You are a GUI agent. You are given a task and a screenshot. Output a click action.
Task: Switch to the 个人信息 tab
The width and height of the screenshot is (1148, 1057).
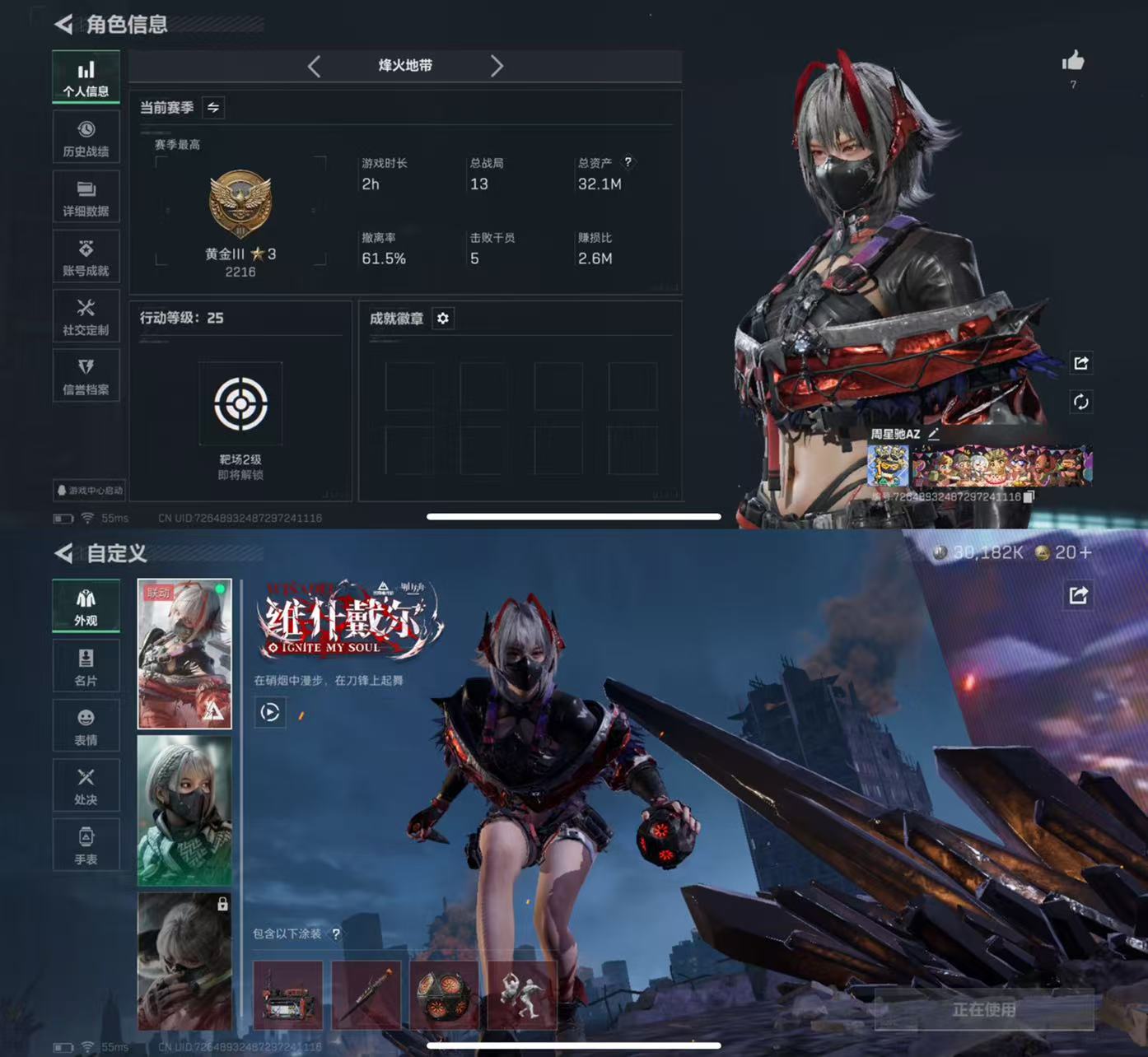point(86,76)
